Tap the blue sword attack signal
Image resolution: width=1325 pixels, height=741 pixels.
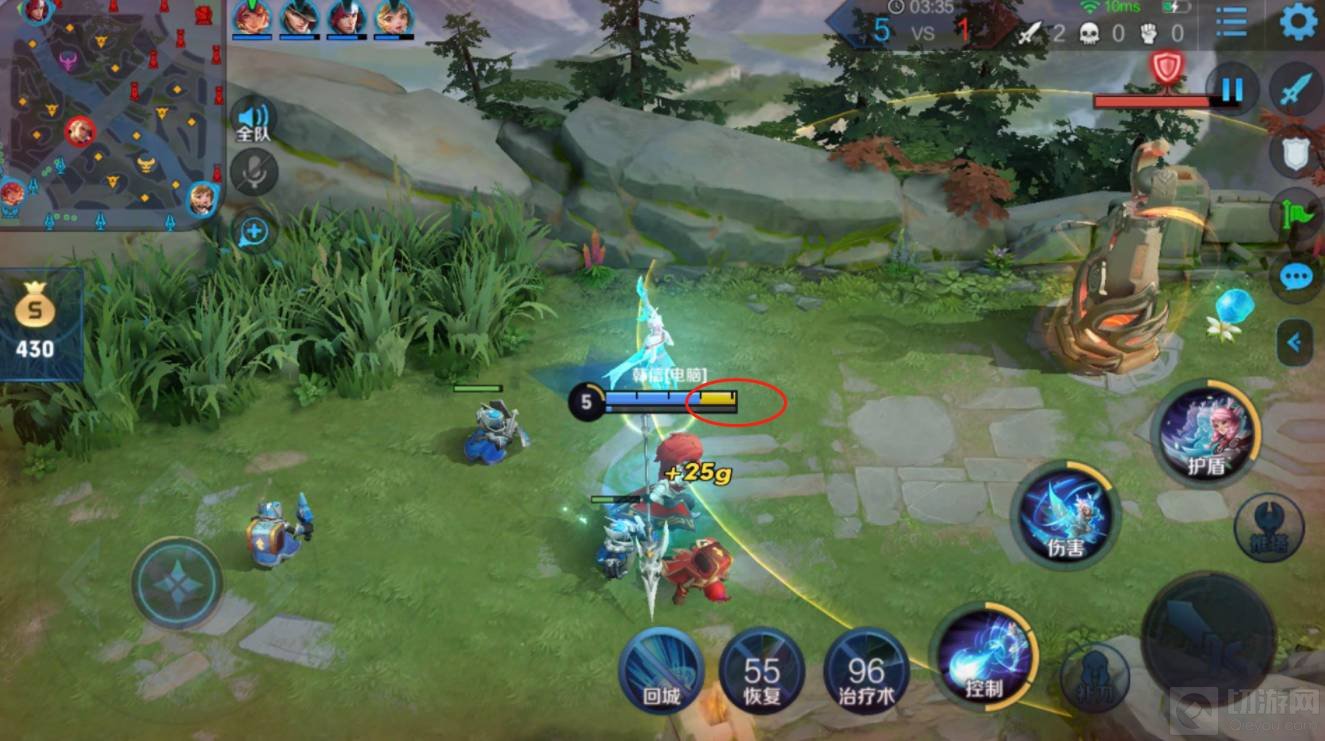click(x=1297, y=90)
